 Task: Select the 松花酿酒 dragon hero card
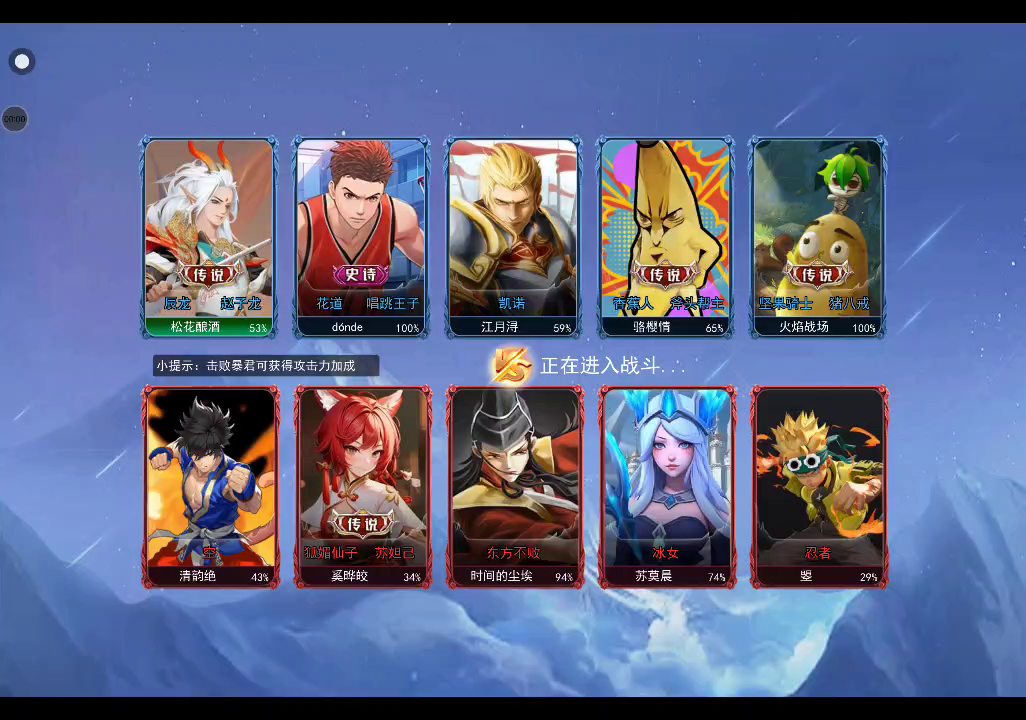pos(209,237)
